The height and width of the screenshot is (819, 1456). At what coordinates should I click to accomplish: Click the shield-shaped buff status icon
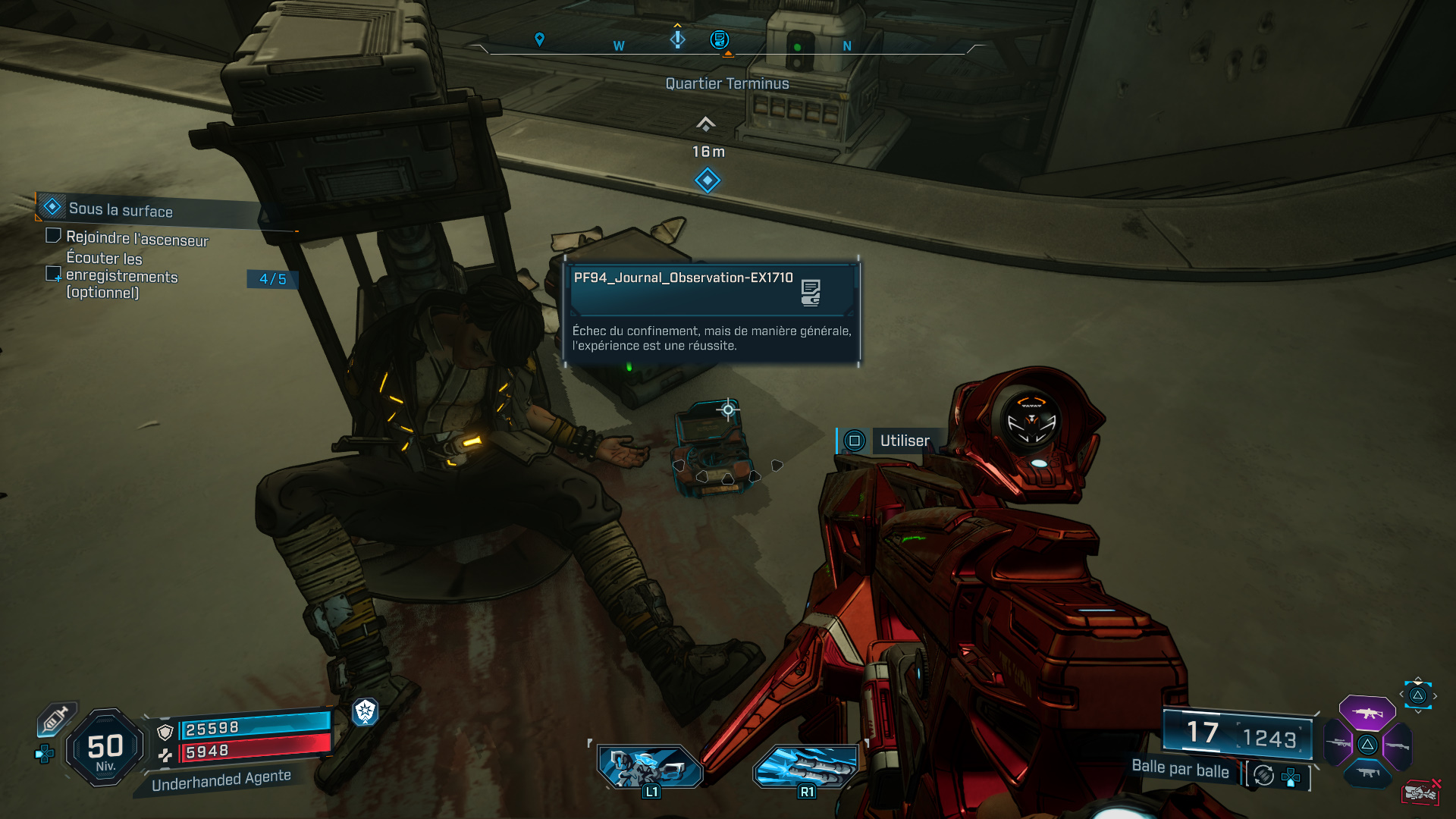pyautogui.click(x=365, y=711)
